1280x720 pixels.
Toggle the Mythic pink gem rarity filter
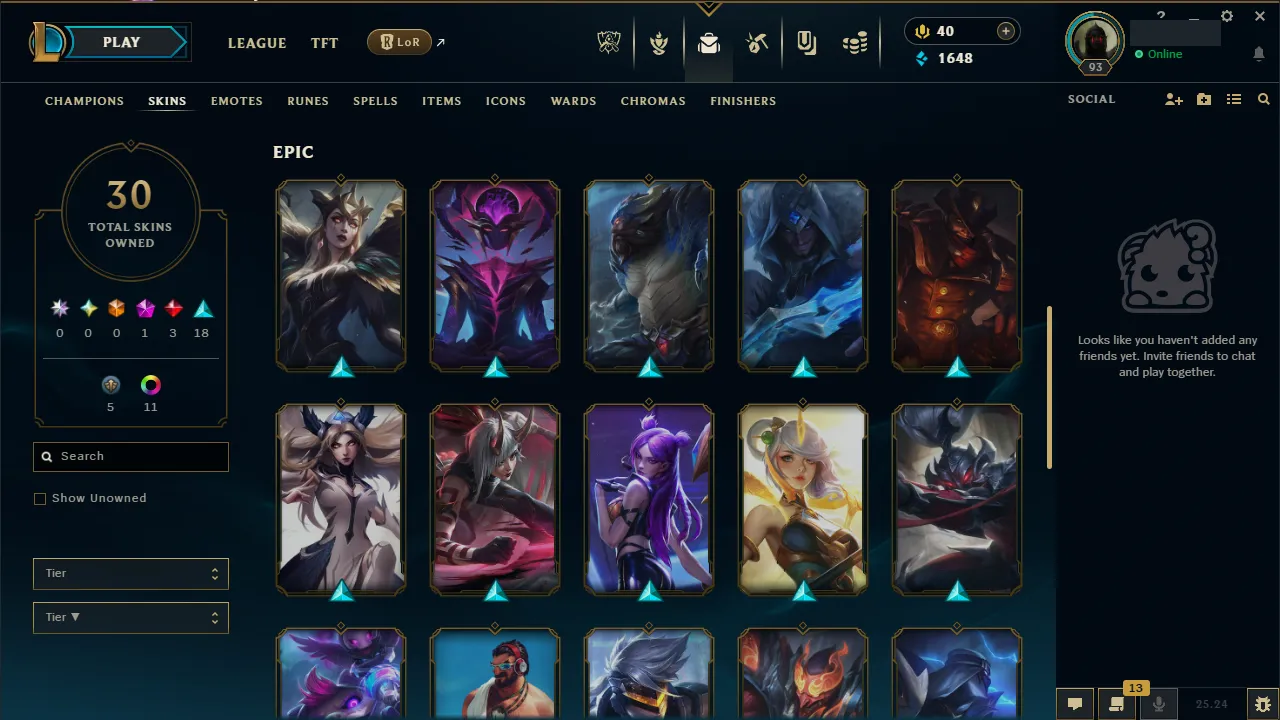tap(144, 308)
